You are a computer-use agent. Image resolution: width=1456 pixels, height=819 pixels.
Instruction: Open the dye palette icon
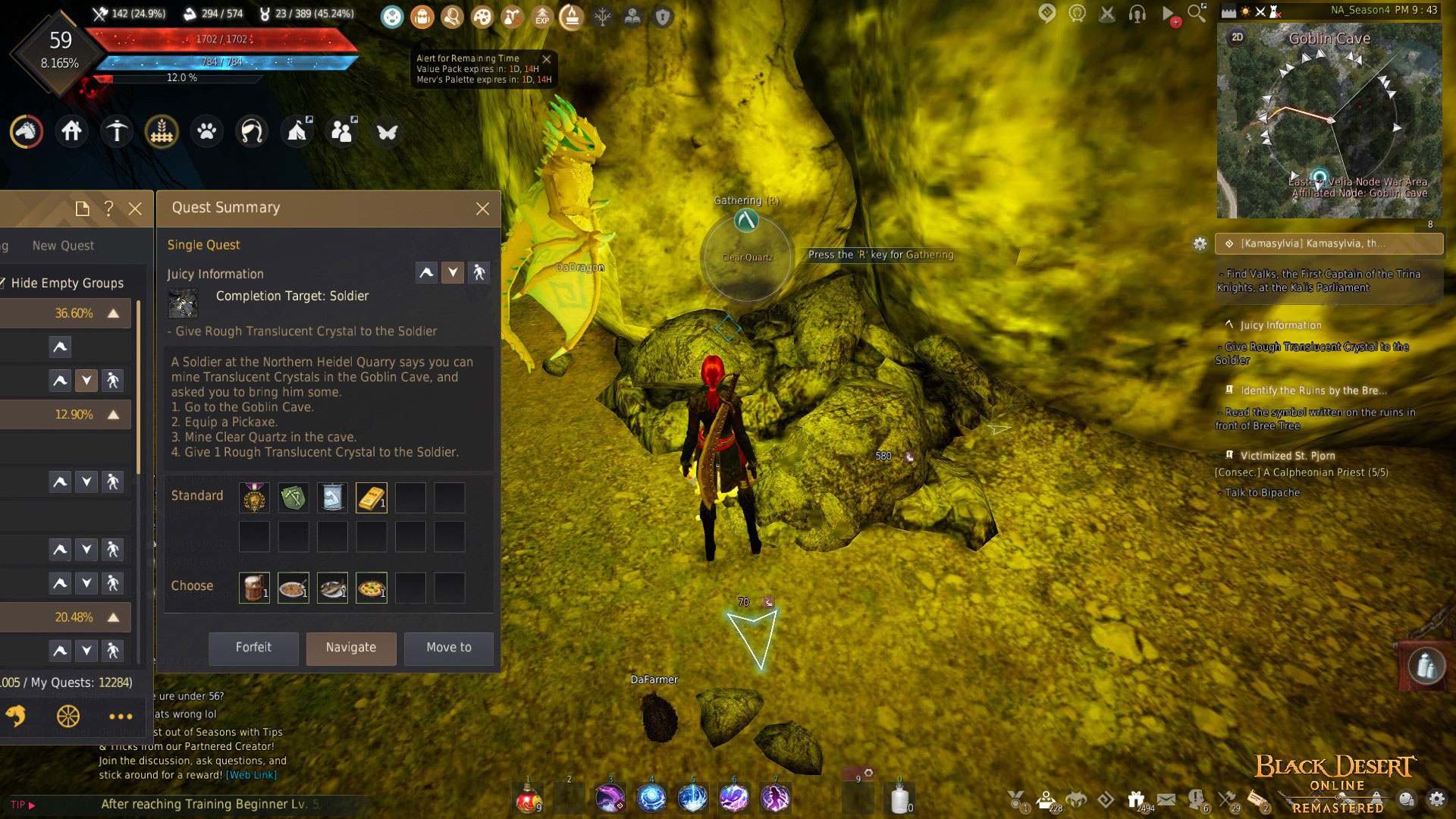(482, 17)
